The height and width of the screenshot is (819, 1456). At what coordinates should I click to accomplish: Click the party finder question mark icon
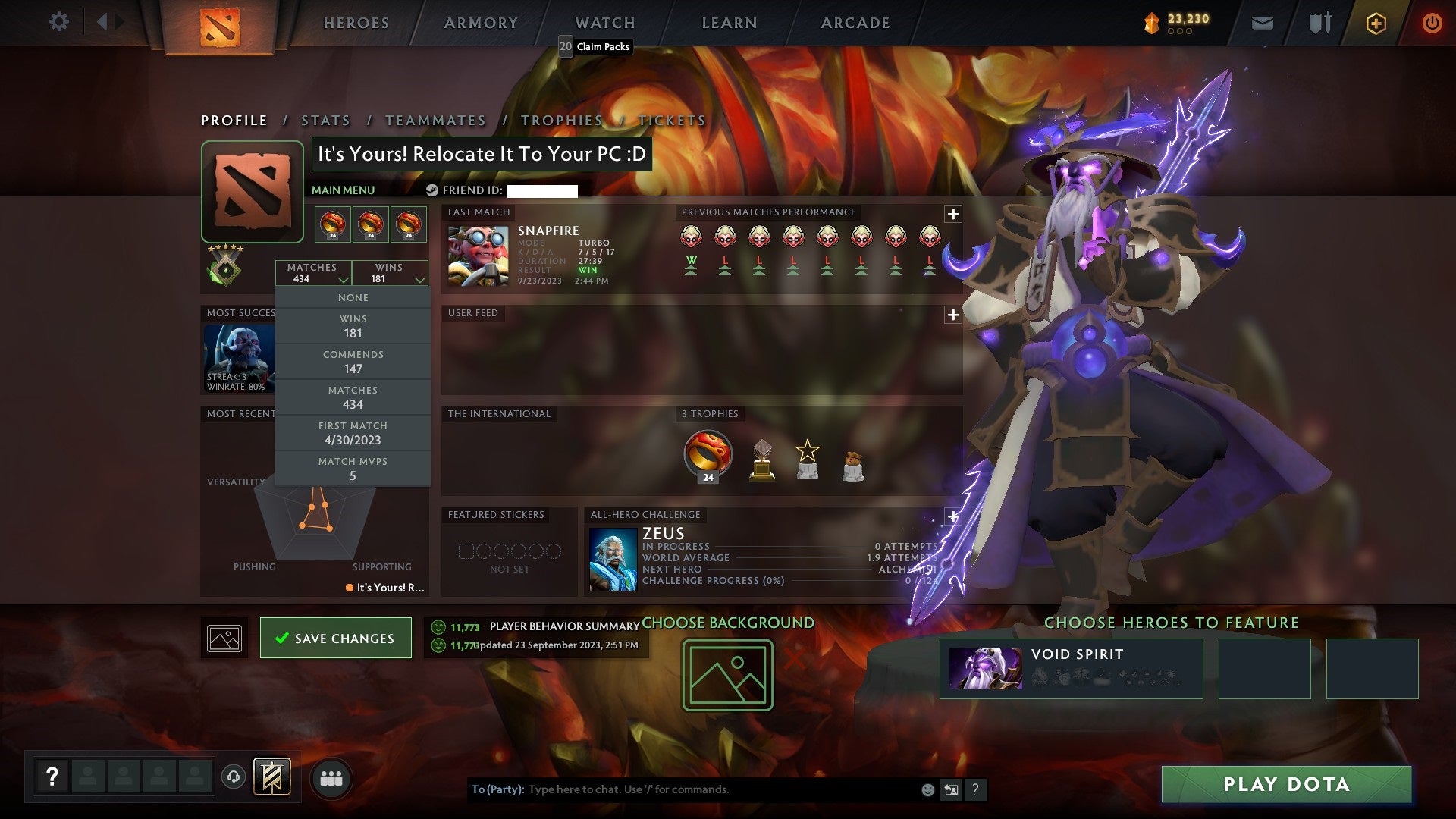(x=52, y=775)
